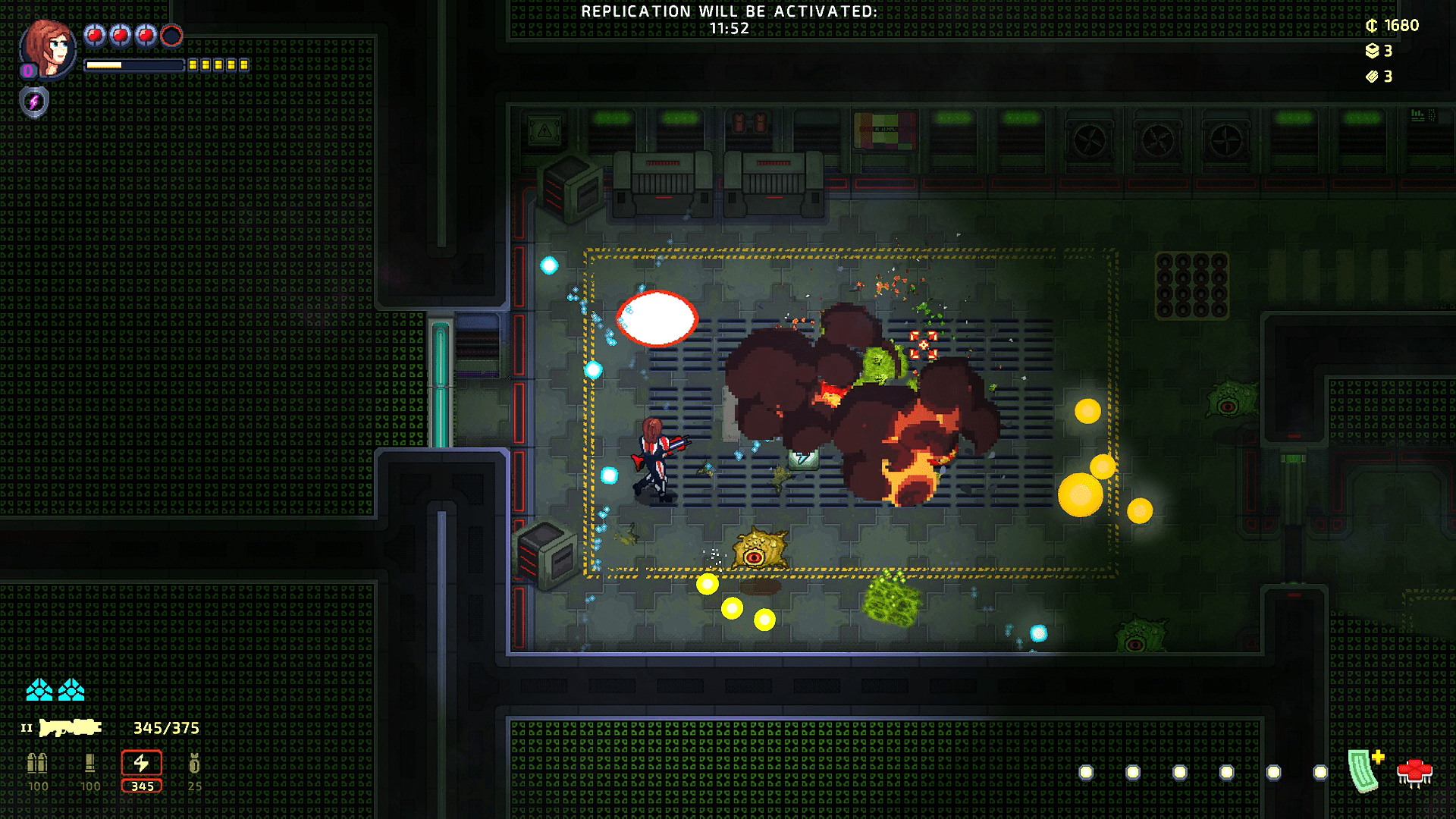Viewport: 1456px width, 819px height.
Task: Activate the purple lightning shield ability
Action: (34, 102)
